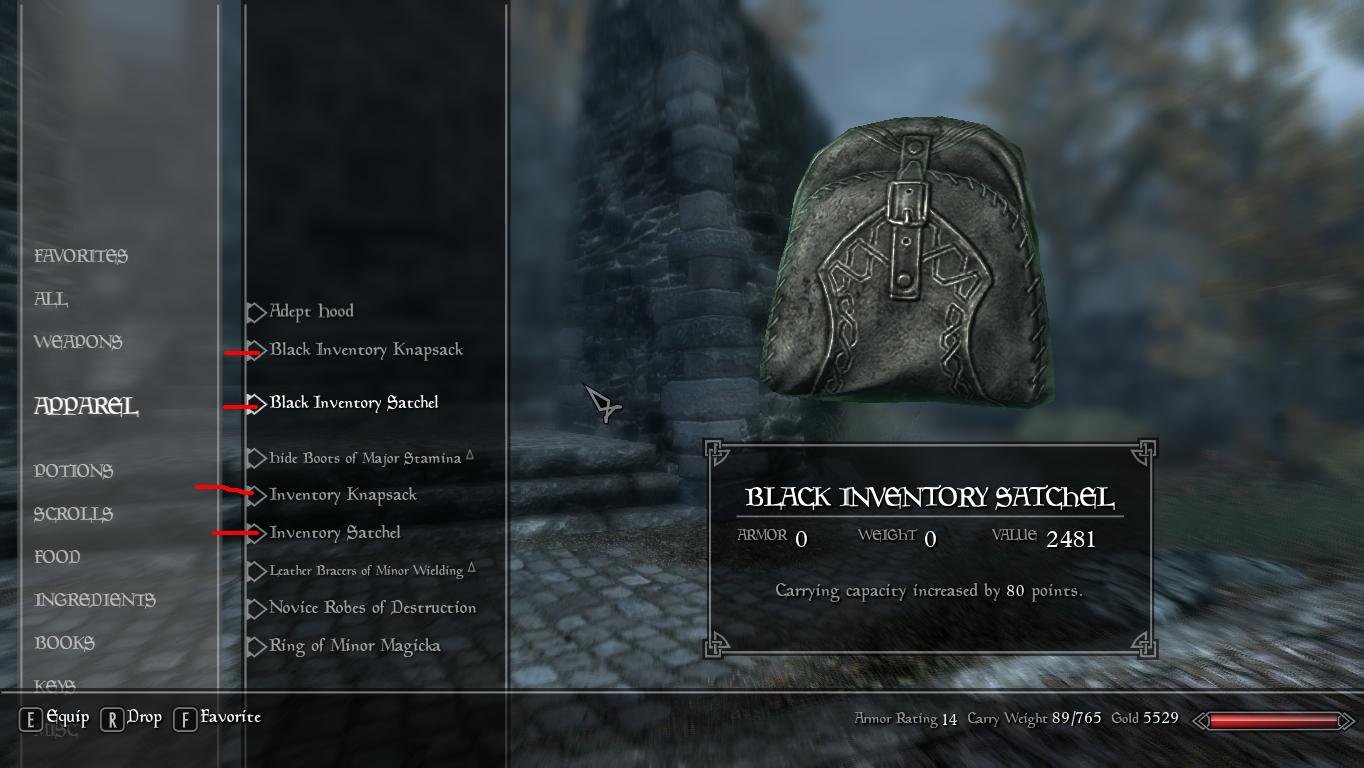Switch to the Weapons tab
This screenshot has width=1364, height=768.
(x=79, y=341)
